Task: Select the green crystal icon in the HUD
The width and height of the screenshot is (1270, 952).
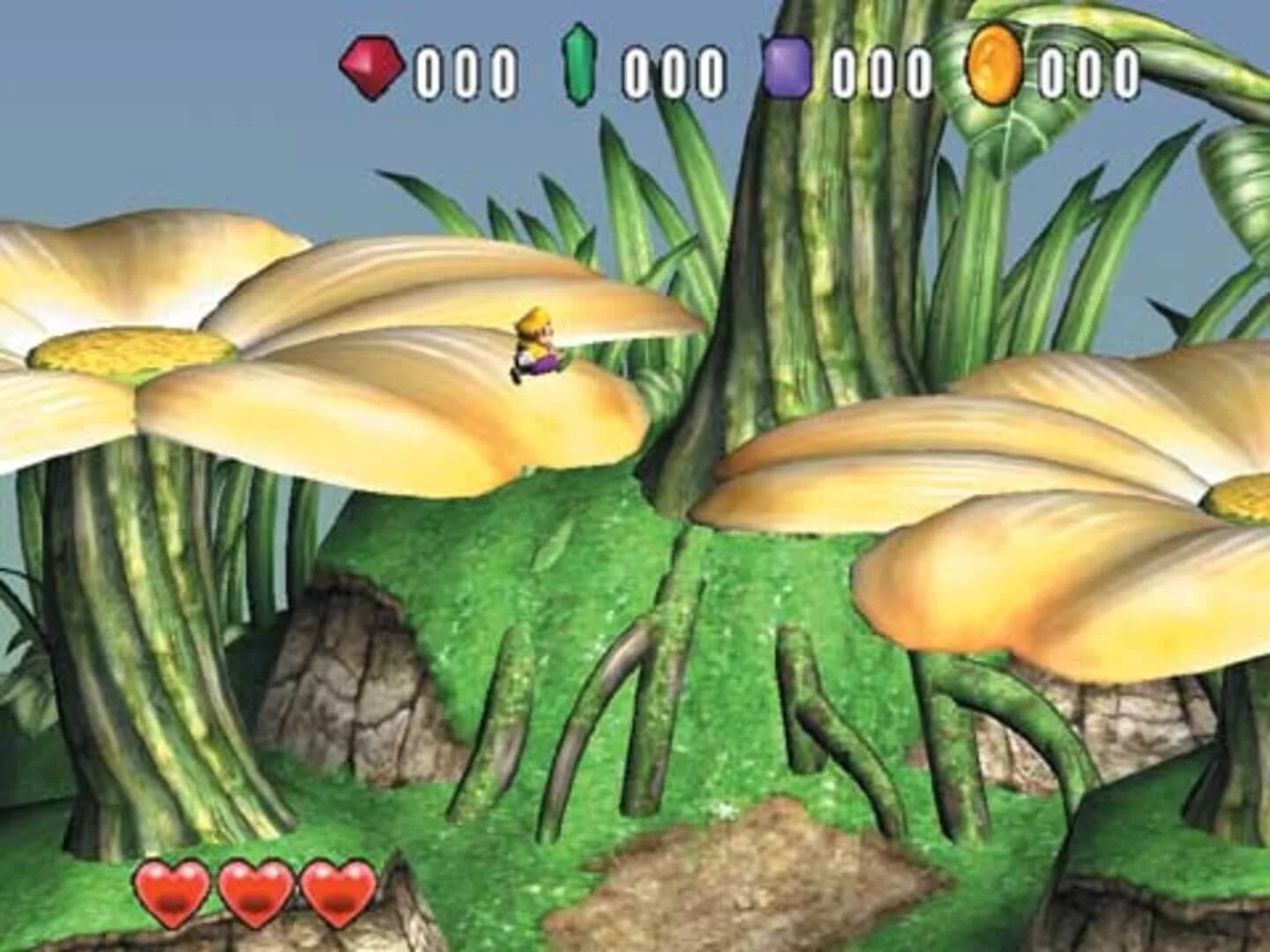Action: point(578,64)
